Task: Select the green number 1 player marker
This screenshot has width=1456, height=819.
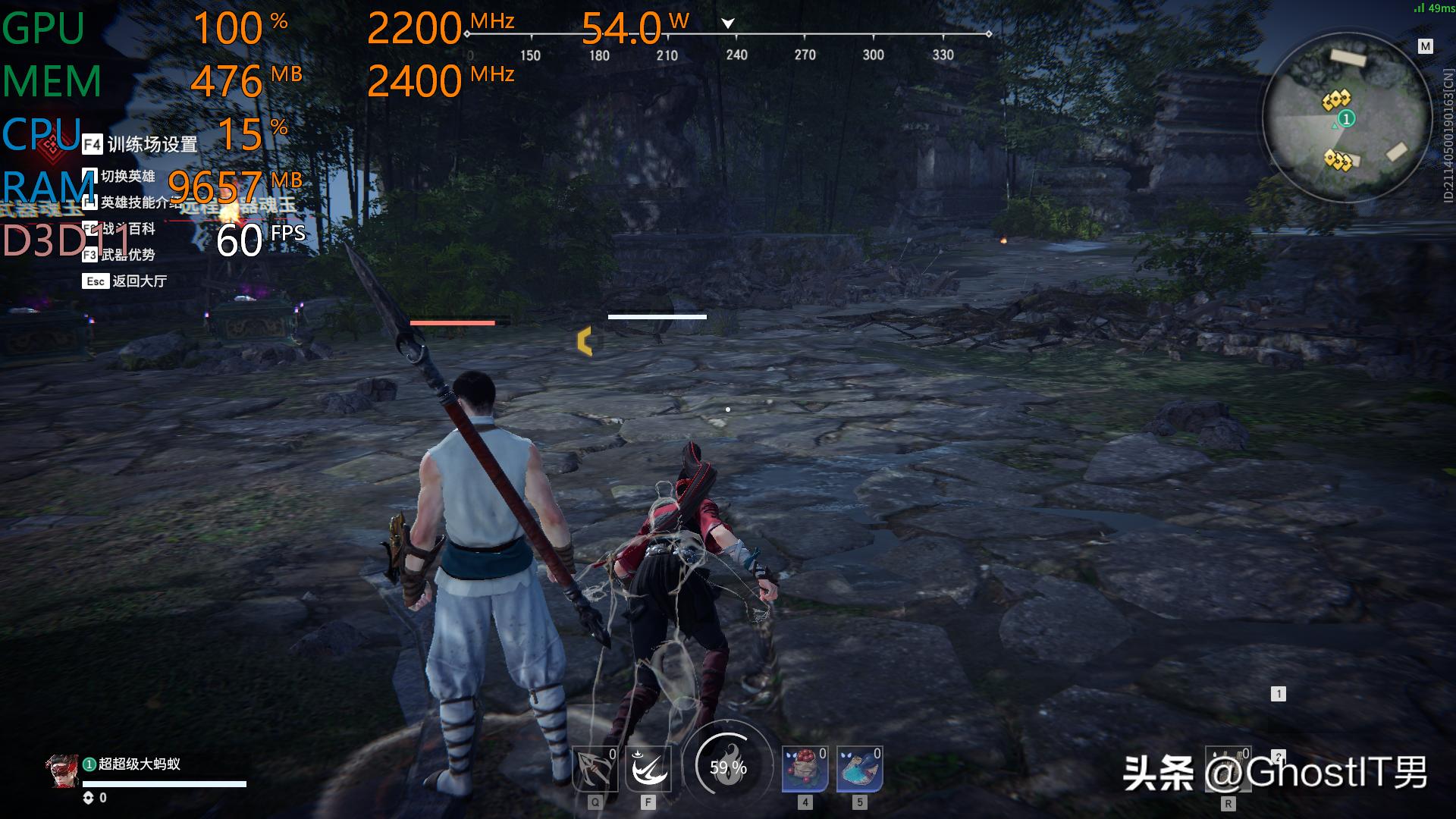Action: (x=1347, y=119)
